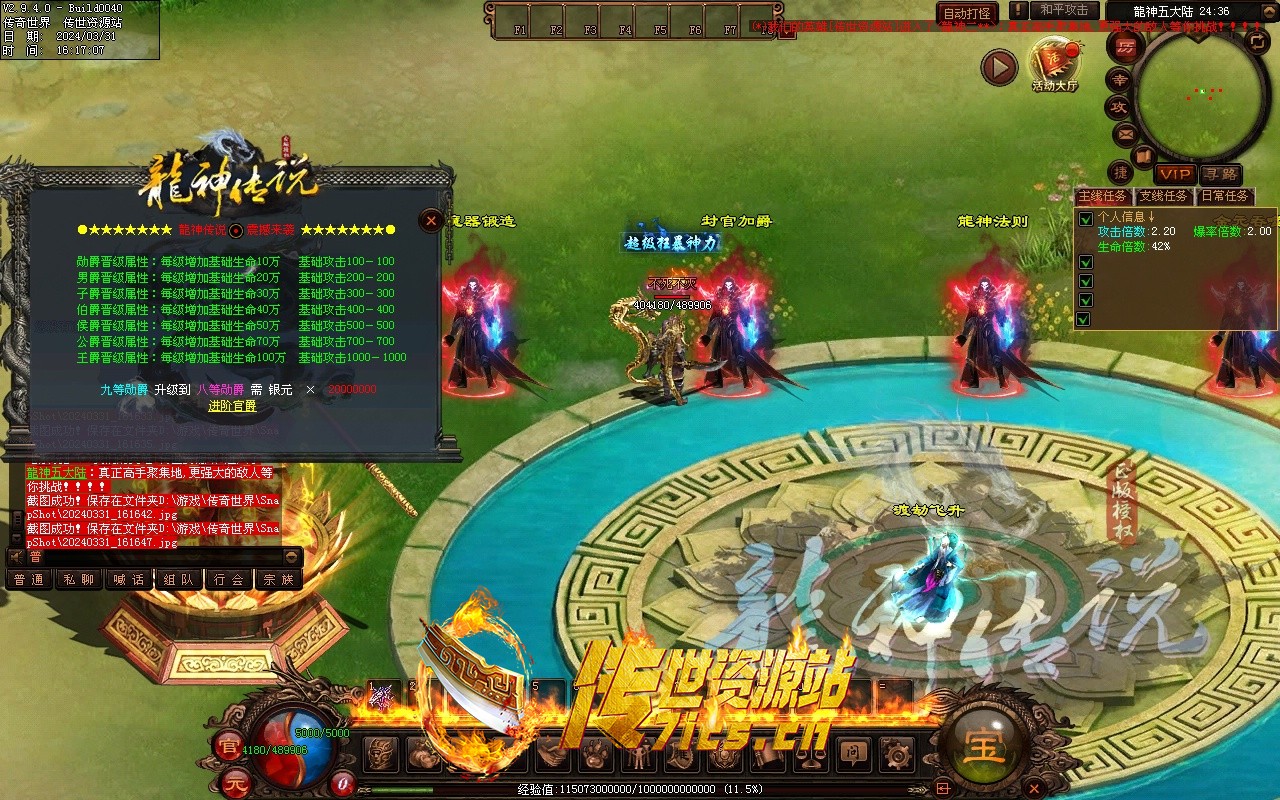
Task: Open the 宝 treasure orb button
Action: point(983,745)
